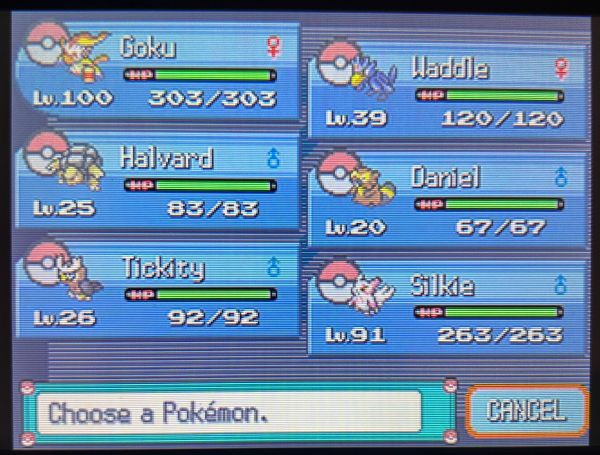This screenshot has width=600, height=455.
Task: Click the CANCEL button
Action: coord(526,410)
